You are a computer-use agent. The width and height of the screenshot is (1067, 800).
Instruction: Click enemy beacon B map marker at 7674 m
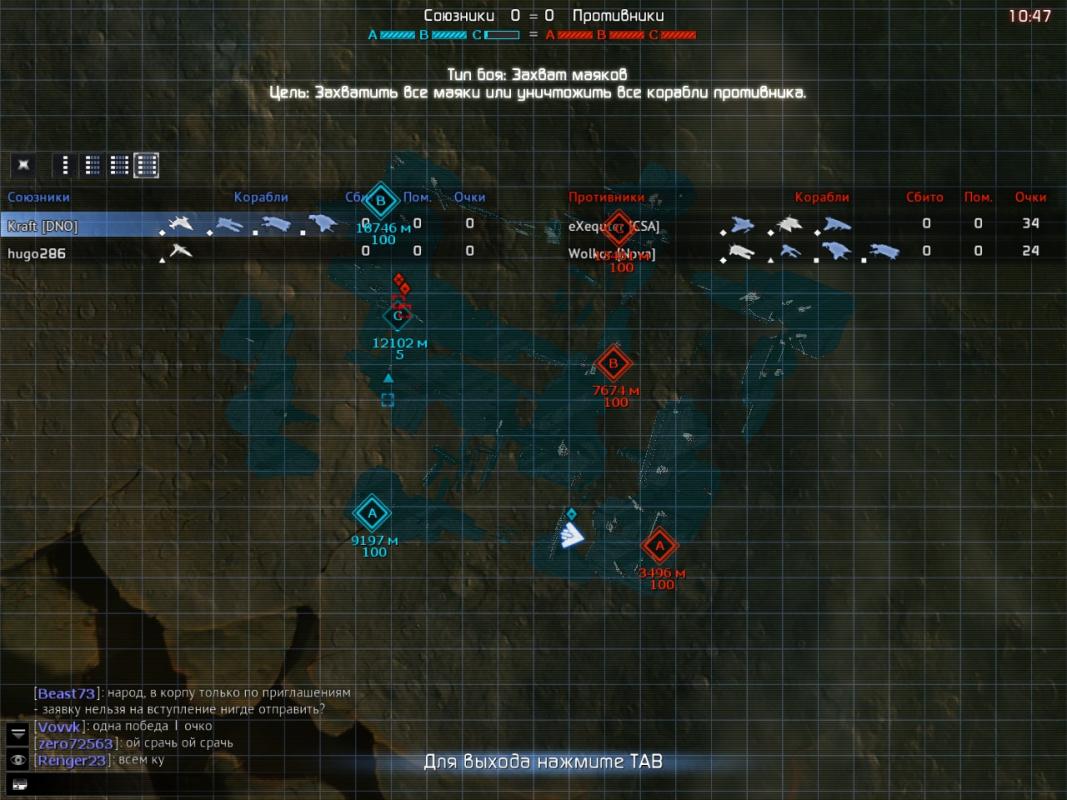(614, 364)
